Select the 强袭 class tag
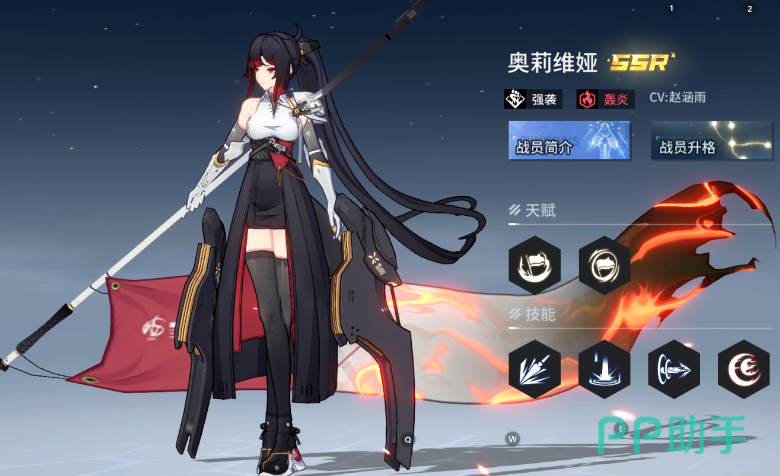 [534, 99]
